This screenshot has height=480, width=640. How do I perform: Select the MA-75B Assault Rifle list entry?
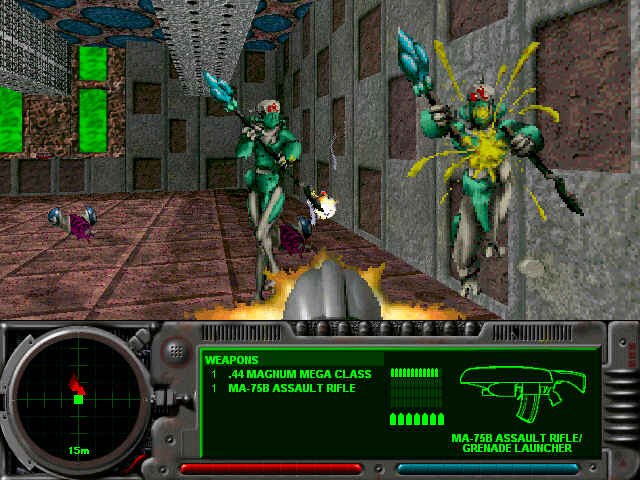click(292, 388)
